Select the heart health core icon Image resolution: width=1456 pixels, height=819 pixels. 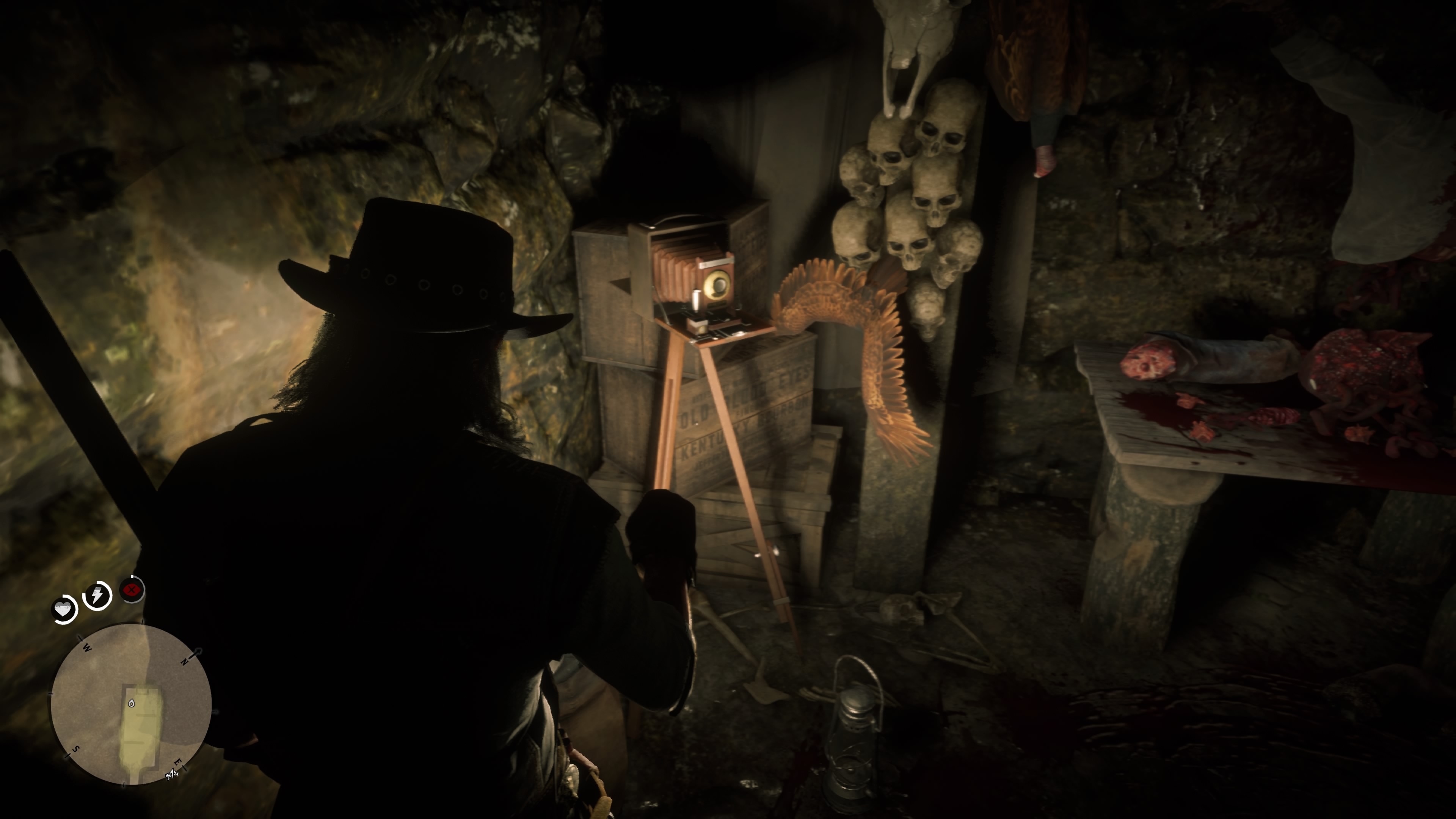(x=64, y=609)
